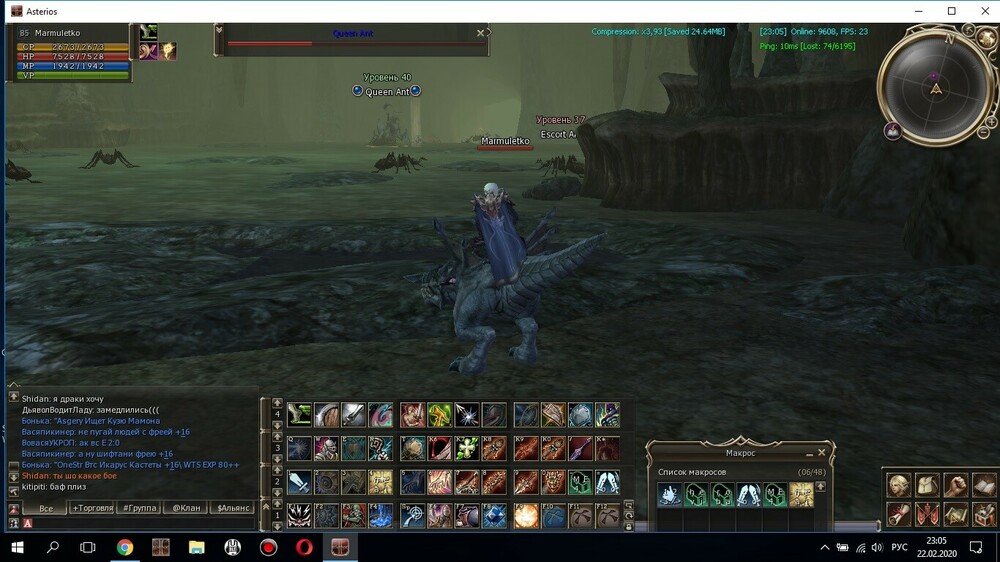The width and height of the screenshot is (1000, 562).
Task: Close the Queen Ant target window
Action: click(481, 32)
